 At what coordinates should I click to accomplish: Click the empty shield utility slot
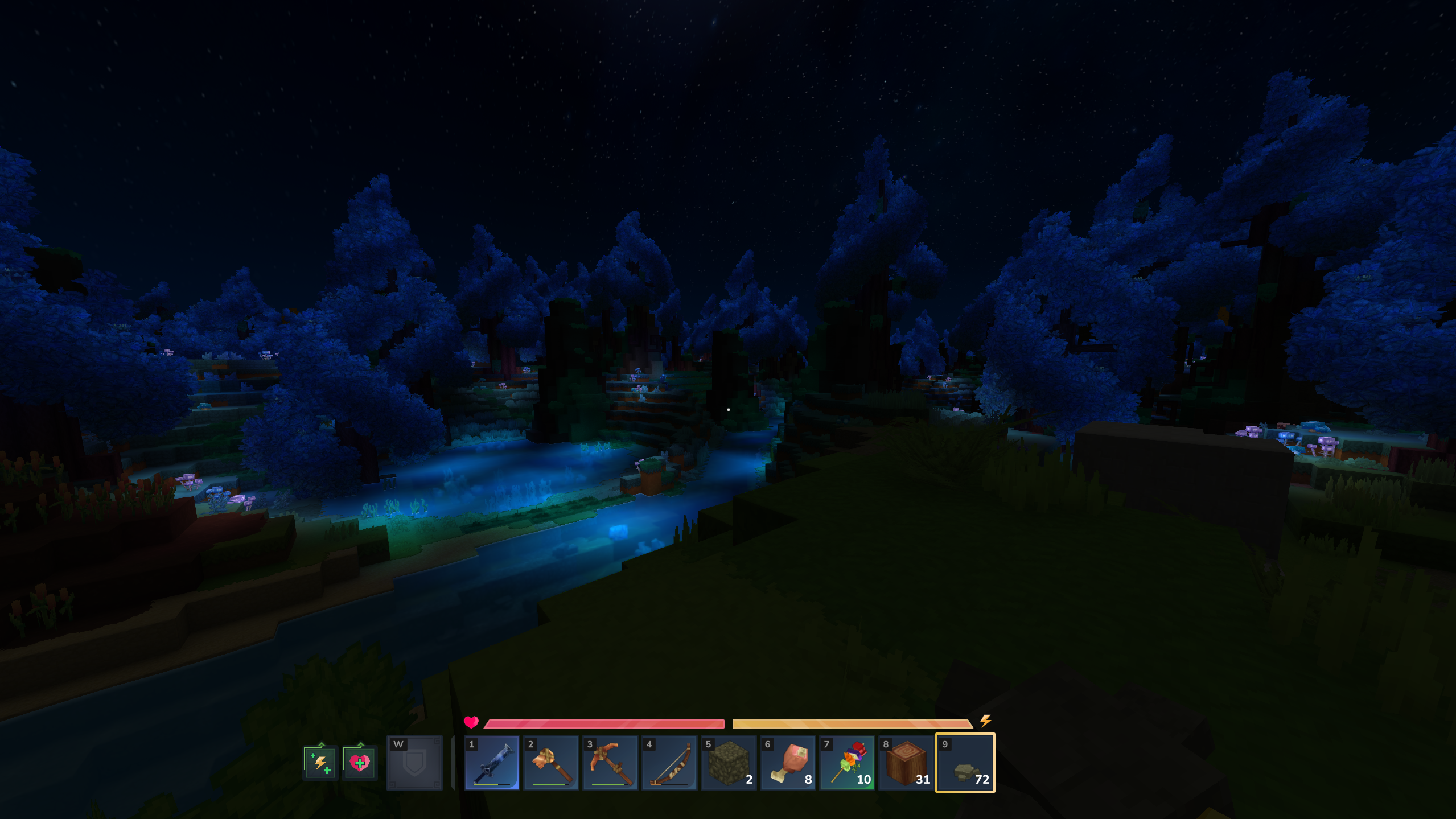pyautogui.click(x=414, y=763)
